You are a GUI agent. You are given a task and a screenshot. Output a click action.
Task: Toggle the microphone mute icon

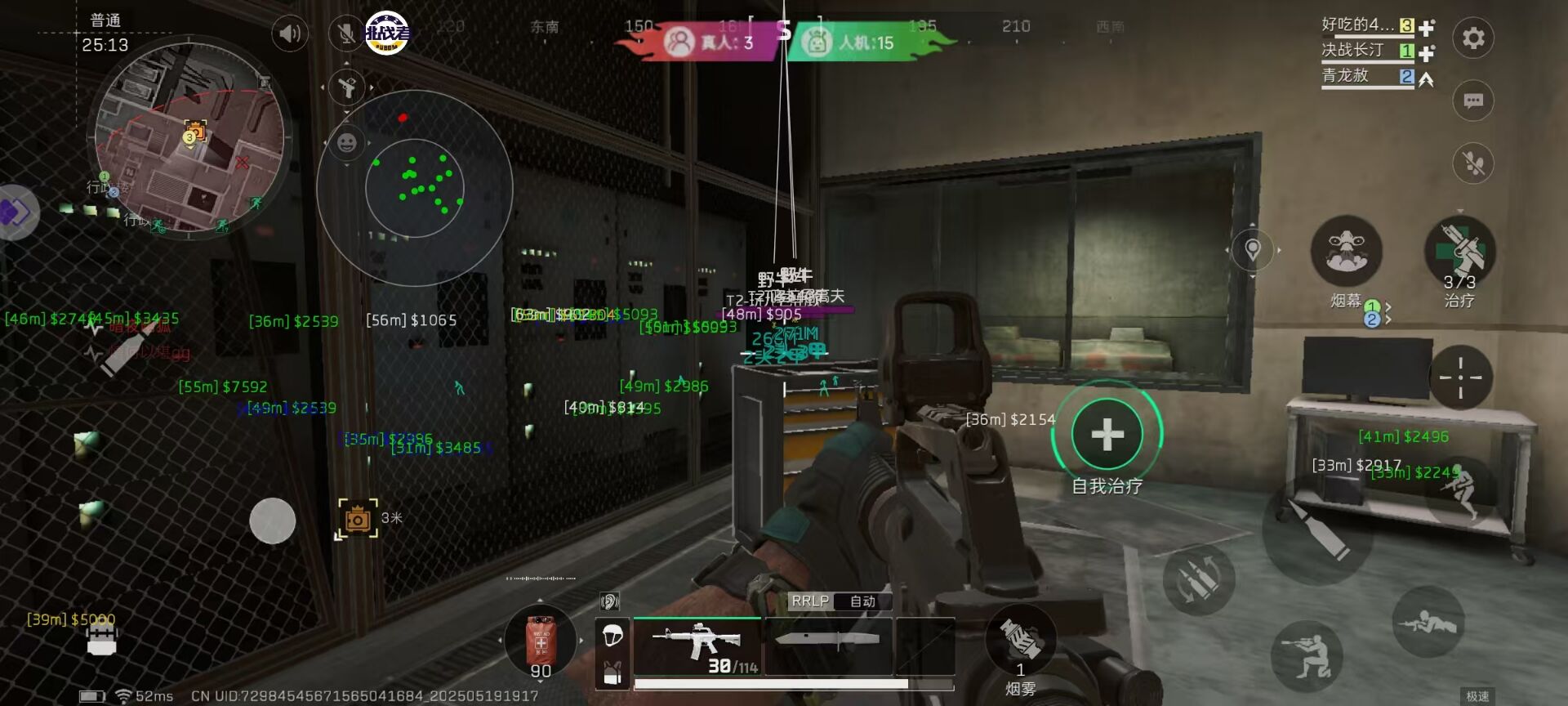(x=346, y=34)
